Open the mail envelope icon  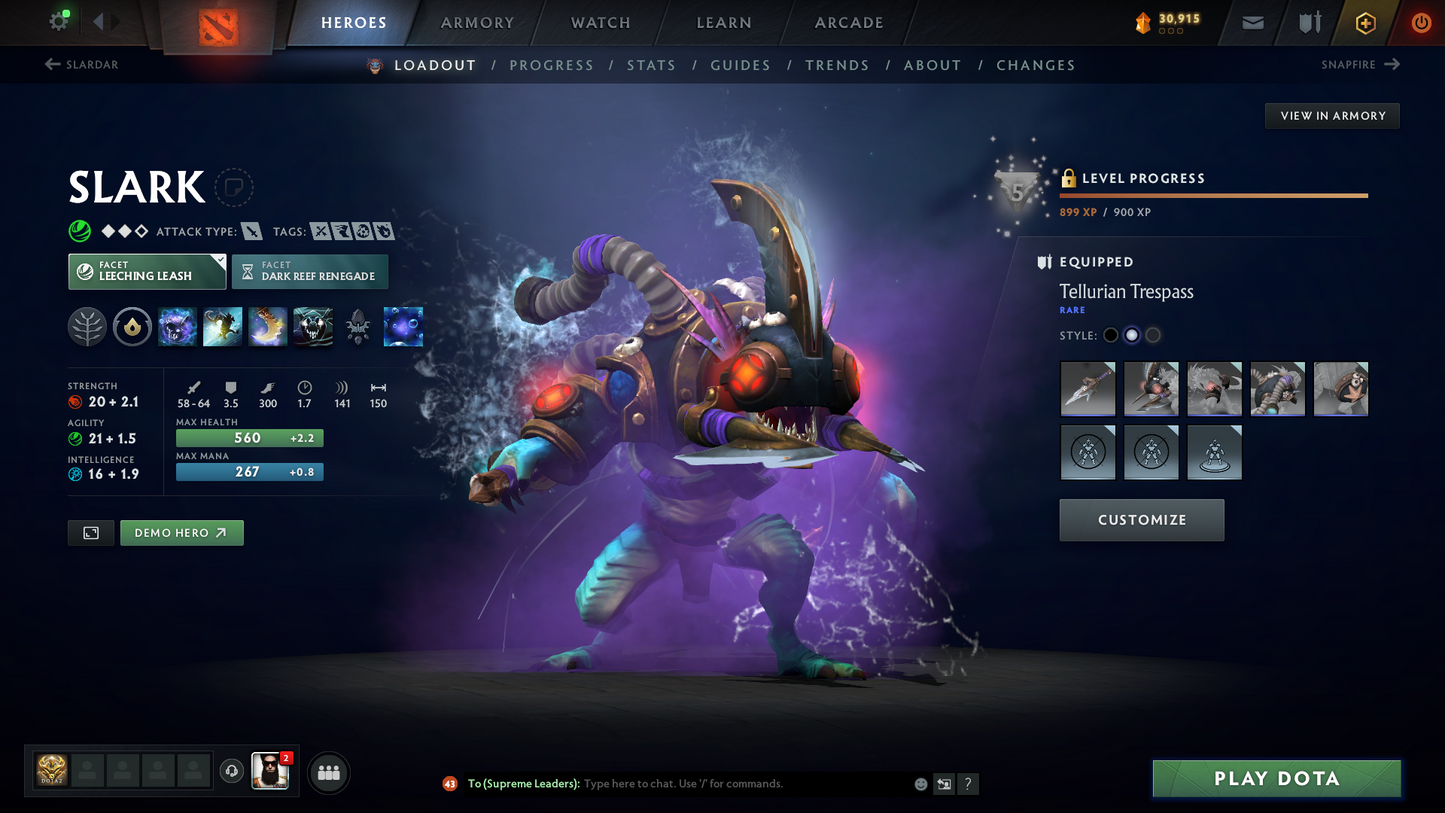pos(1253,23)
